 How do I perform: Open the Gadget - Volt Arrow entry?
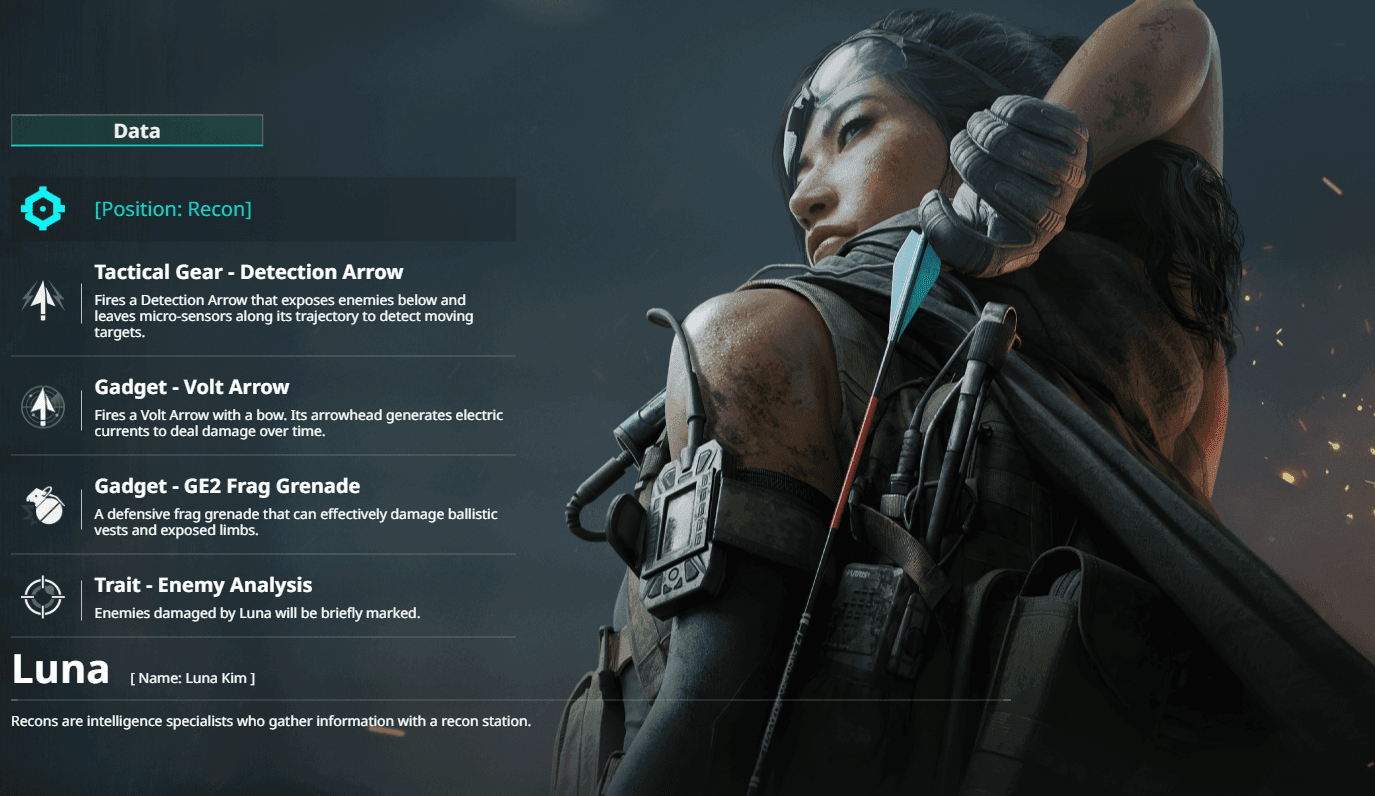click(x=190, y=386)
